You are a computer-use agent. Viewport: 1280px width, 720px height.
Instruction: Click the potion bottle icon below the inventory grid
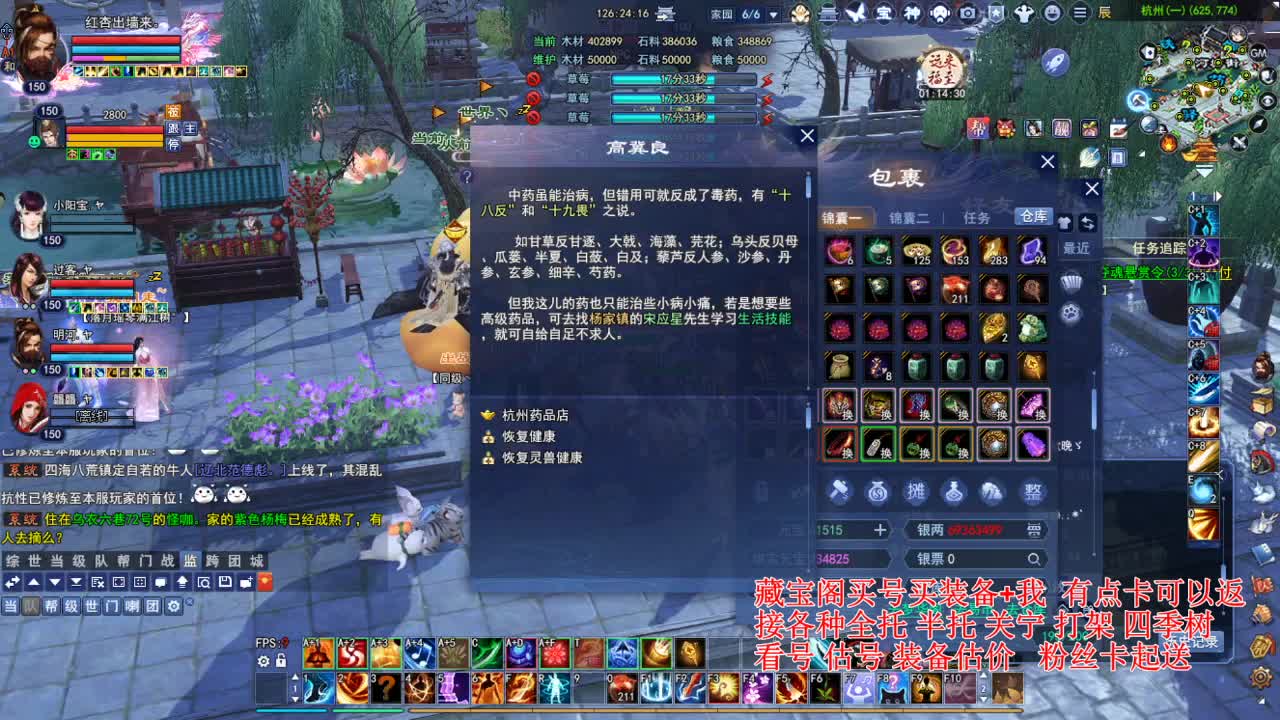tap(954, 492)
